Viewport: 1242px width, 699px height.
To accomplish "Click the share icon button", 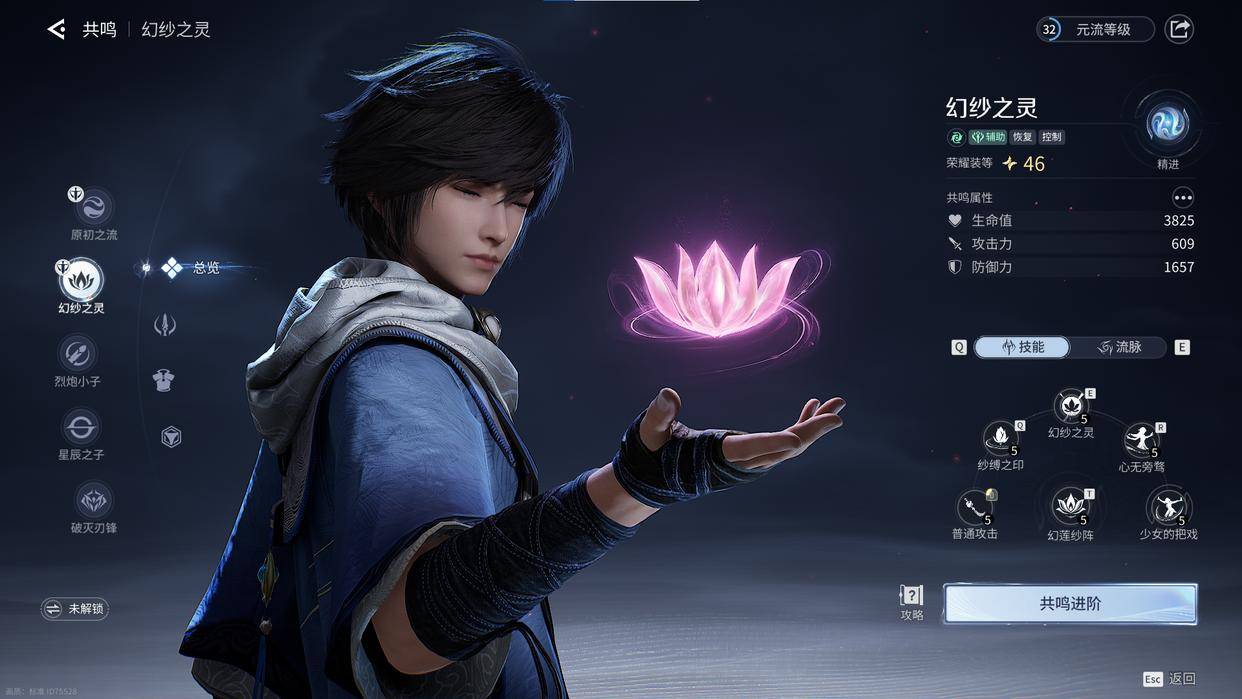I will pyautogui.click(x=1180, y=29).
